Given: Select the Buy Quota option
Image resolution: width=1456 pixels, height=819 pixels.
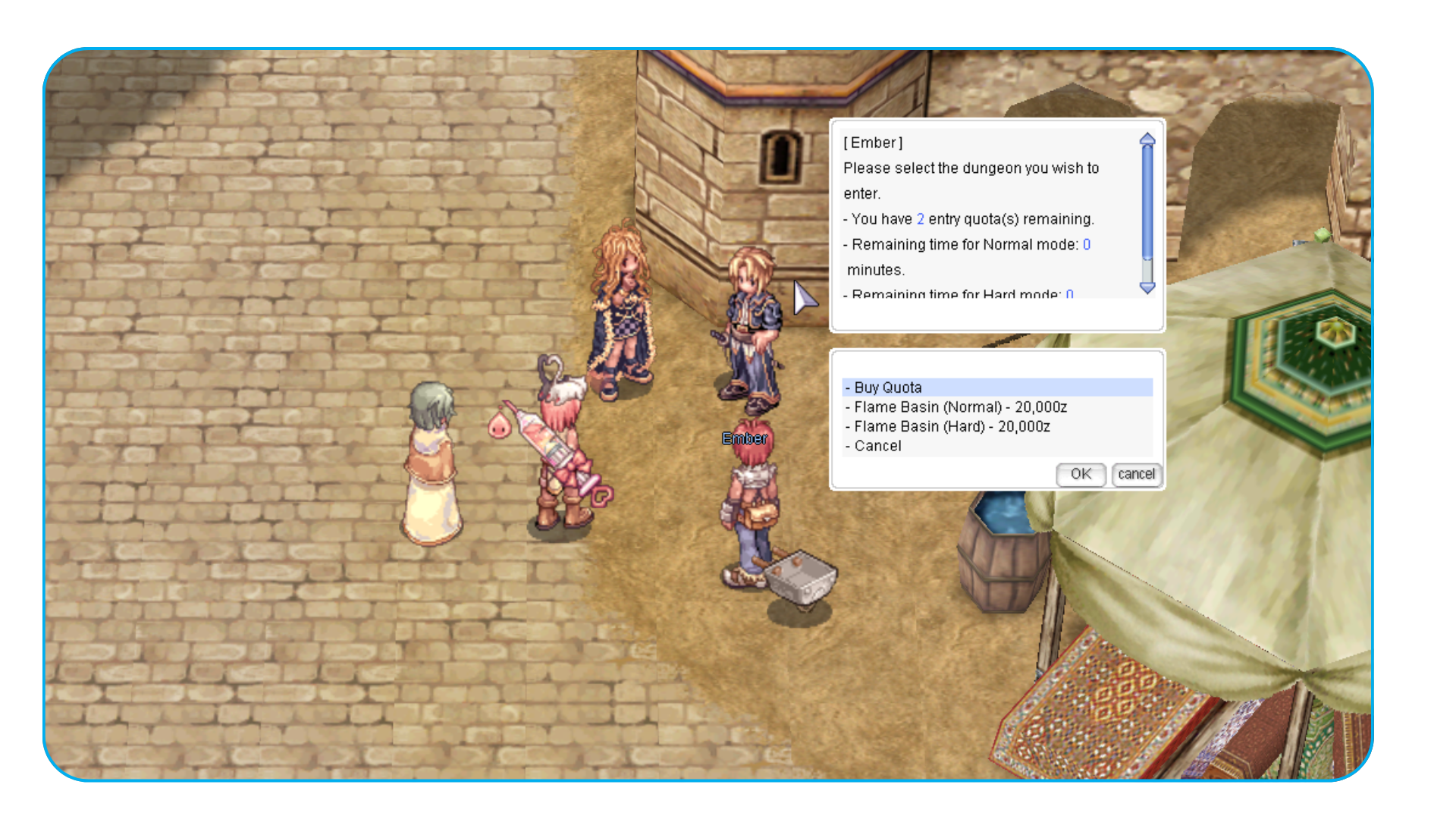Looking at the screenshot, I should [x=888, y=388].
